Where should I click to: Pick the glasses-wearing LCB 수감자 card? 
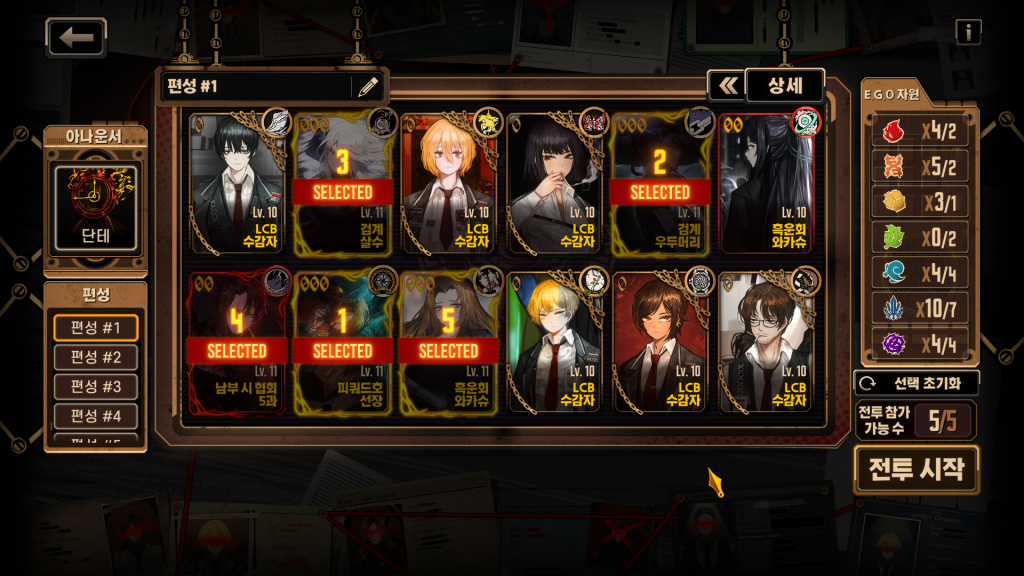coord(766,340)
